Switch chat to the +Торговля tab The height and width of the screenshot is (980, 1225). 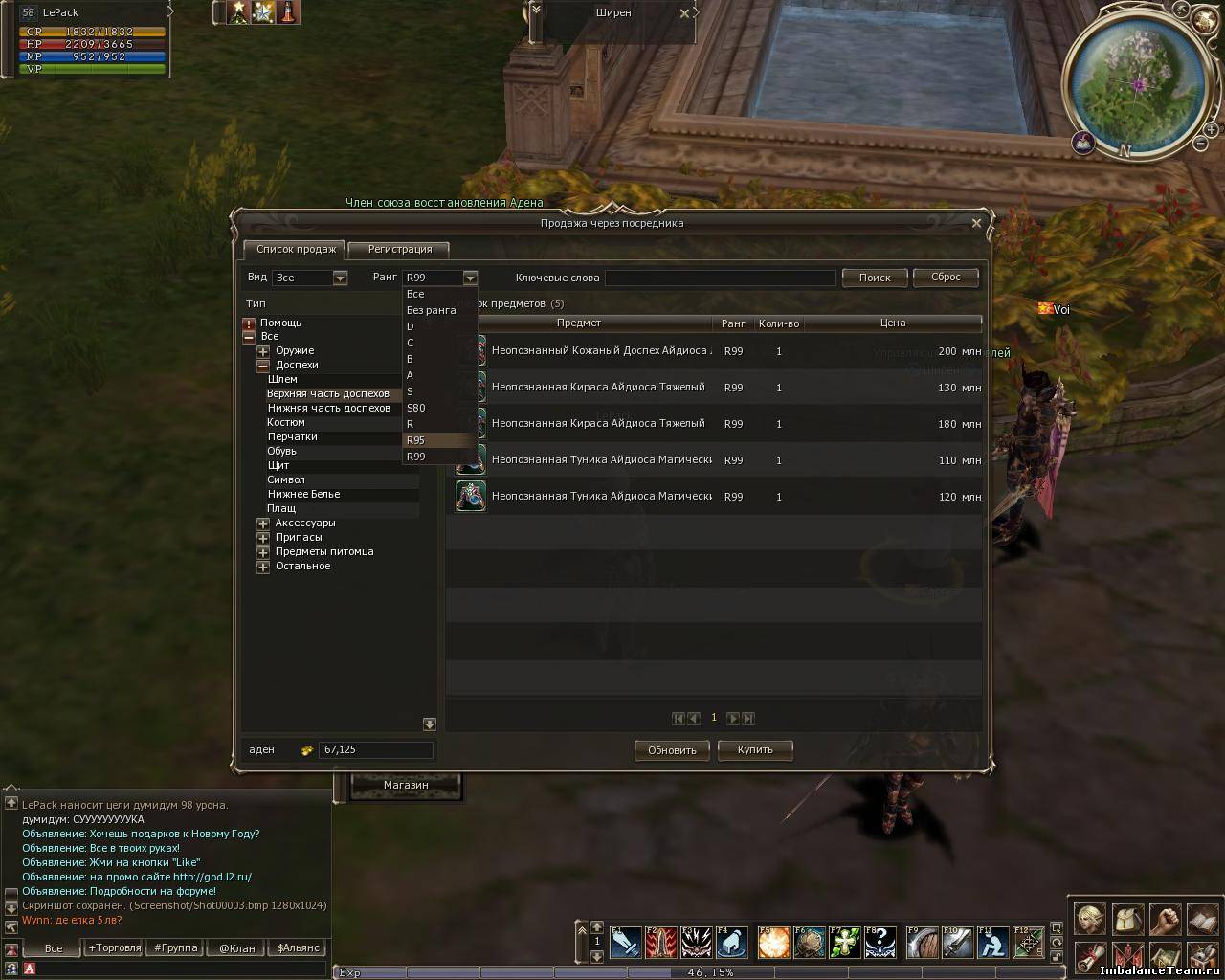tap(114, 947)
